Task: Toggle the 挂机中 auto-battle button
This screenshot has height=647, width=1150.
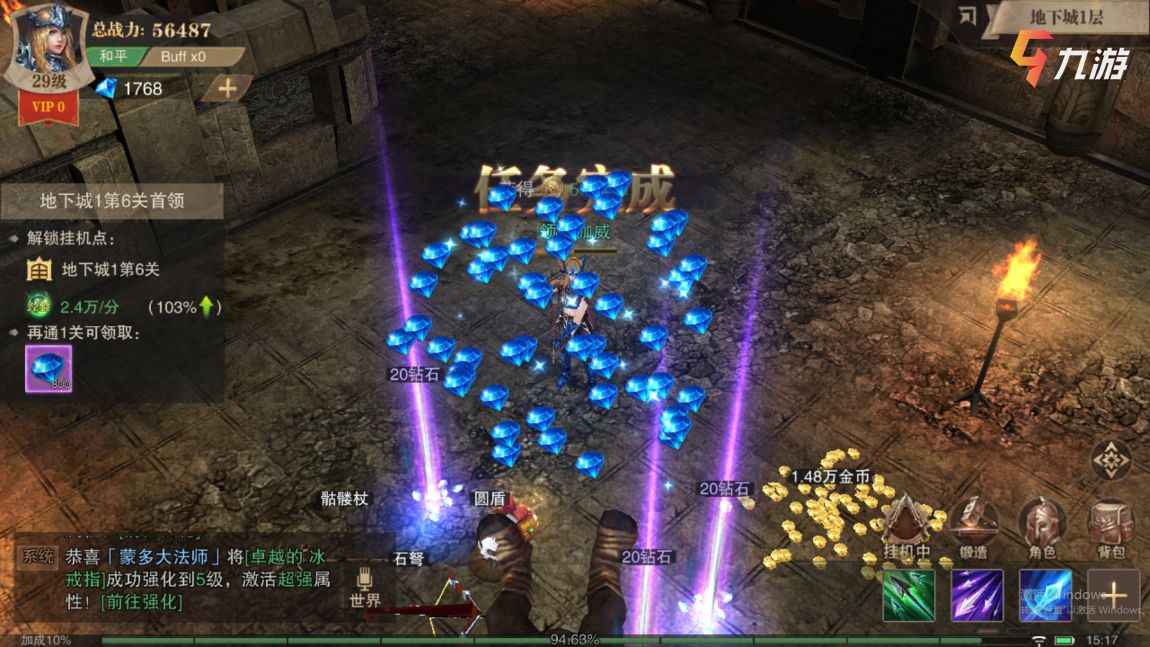Action: click(x=907, y=528)
